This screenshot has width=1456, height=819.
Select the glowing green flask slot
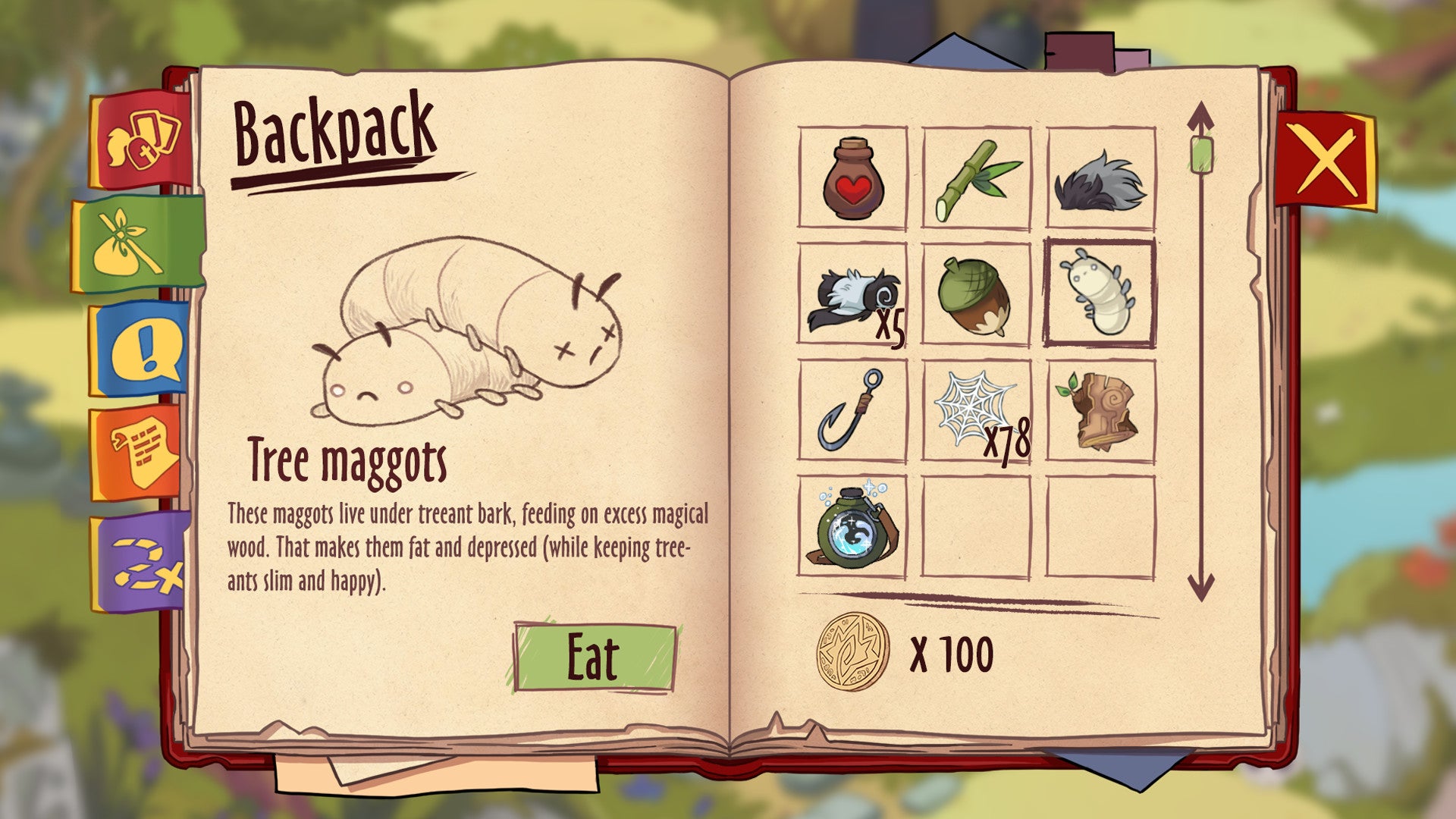(x=852, y=527)
